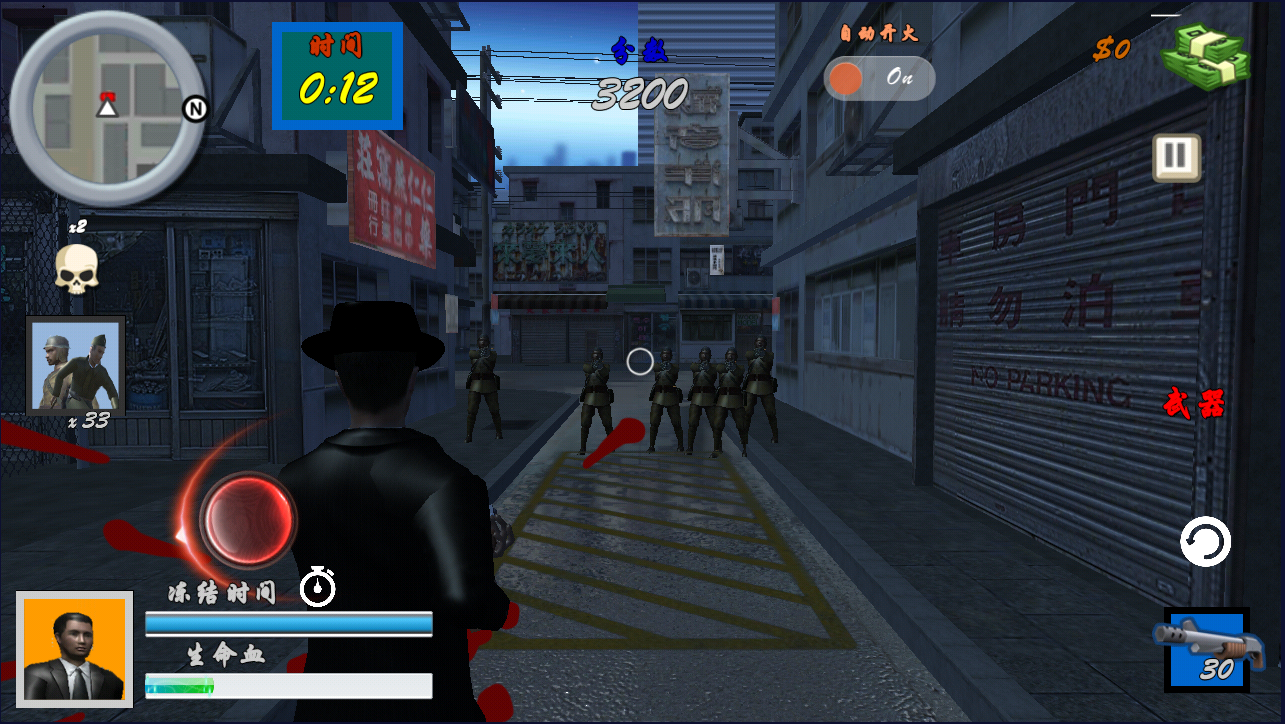Click the player portrait in orange frame
This screenshot has width=1285, height=724.
75,650
